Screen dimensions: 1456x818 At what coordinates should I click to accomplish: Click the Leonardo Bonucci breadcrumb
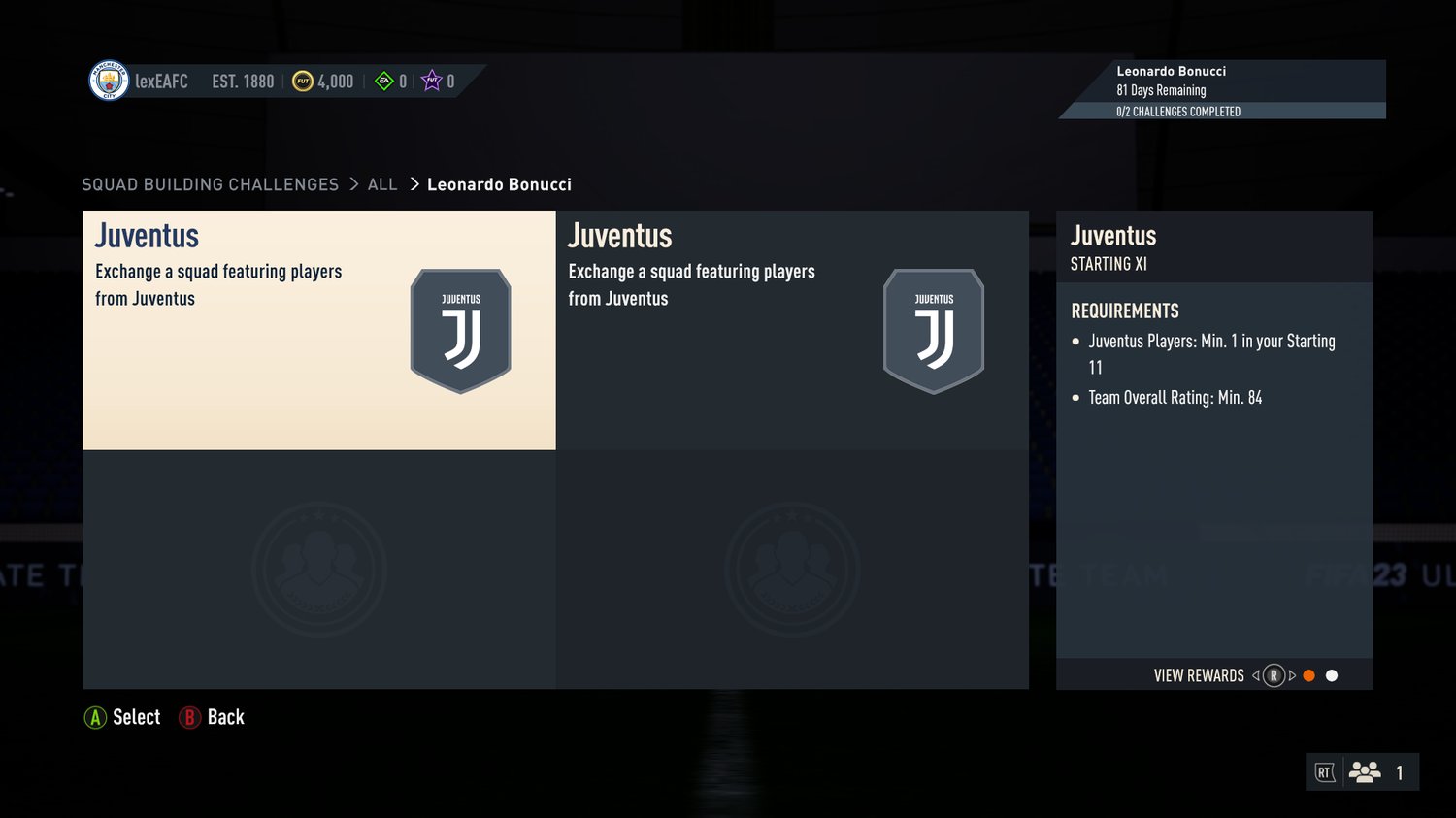pyautogui.click(x=499, y=184)
